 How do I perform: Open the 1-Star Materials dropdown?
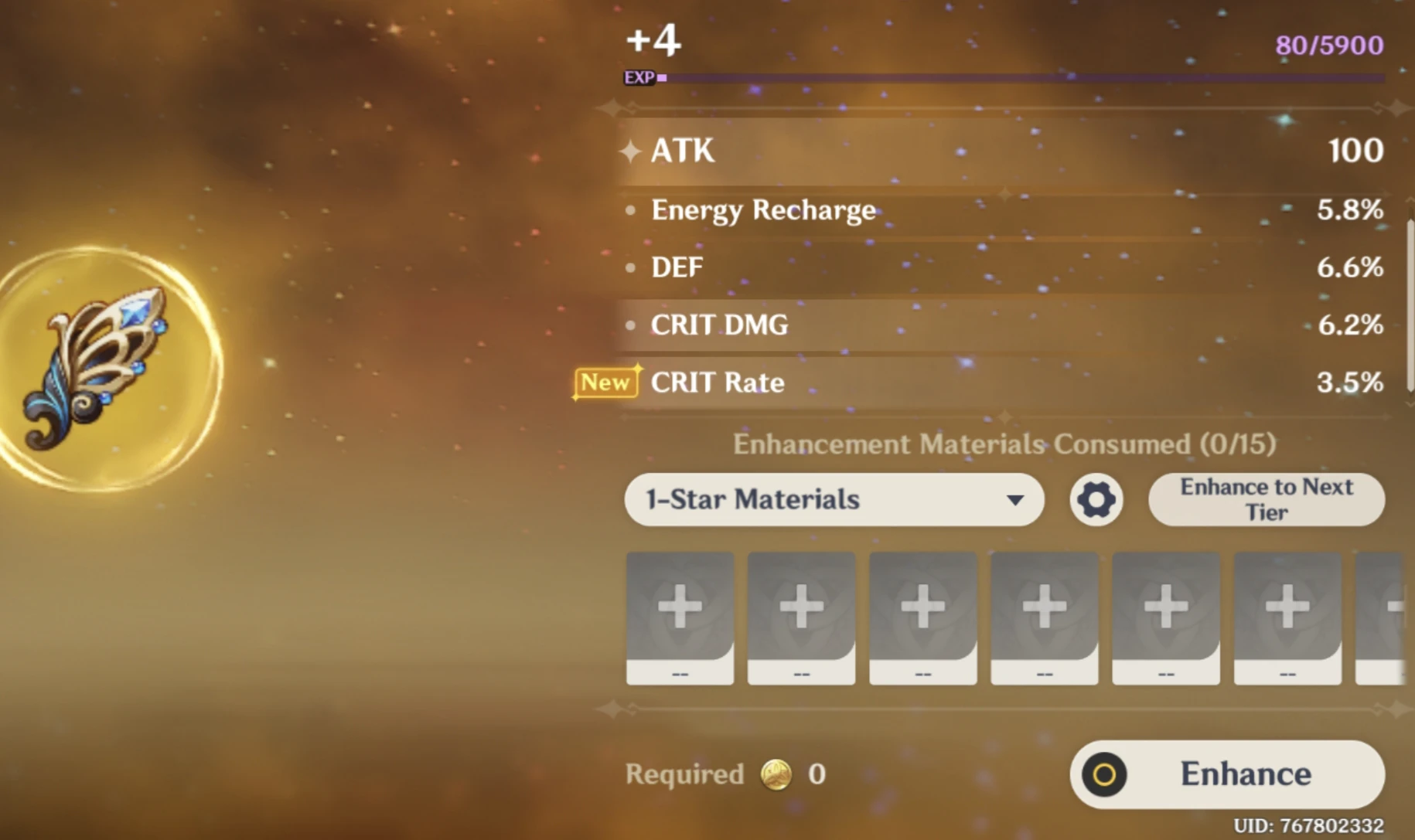coord(834,500)
